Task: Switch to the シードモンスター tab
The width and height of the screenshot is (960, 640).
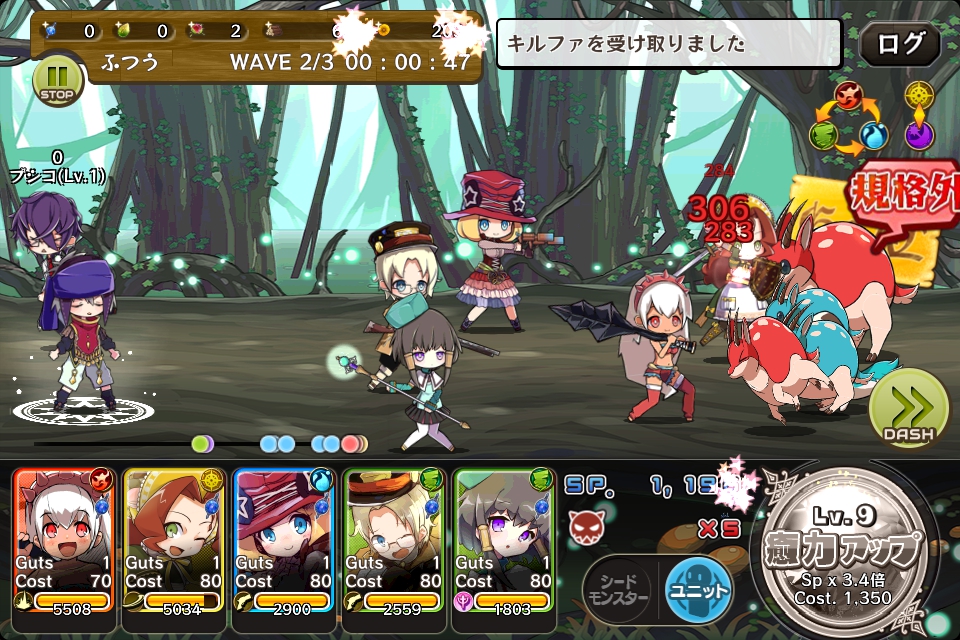Action: [618, 589]
